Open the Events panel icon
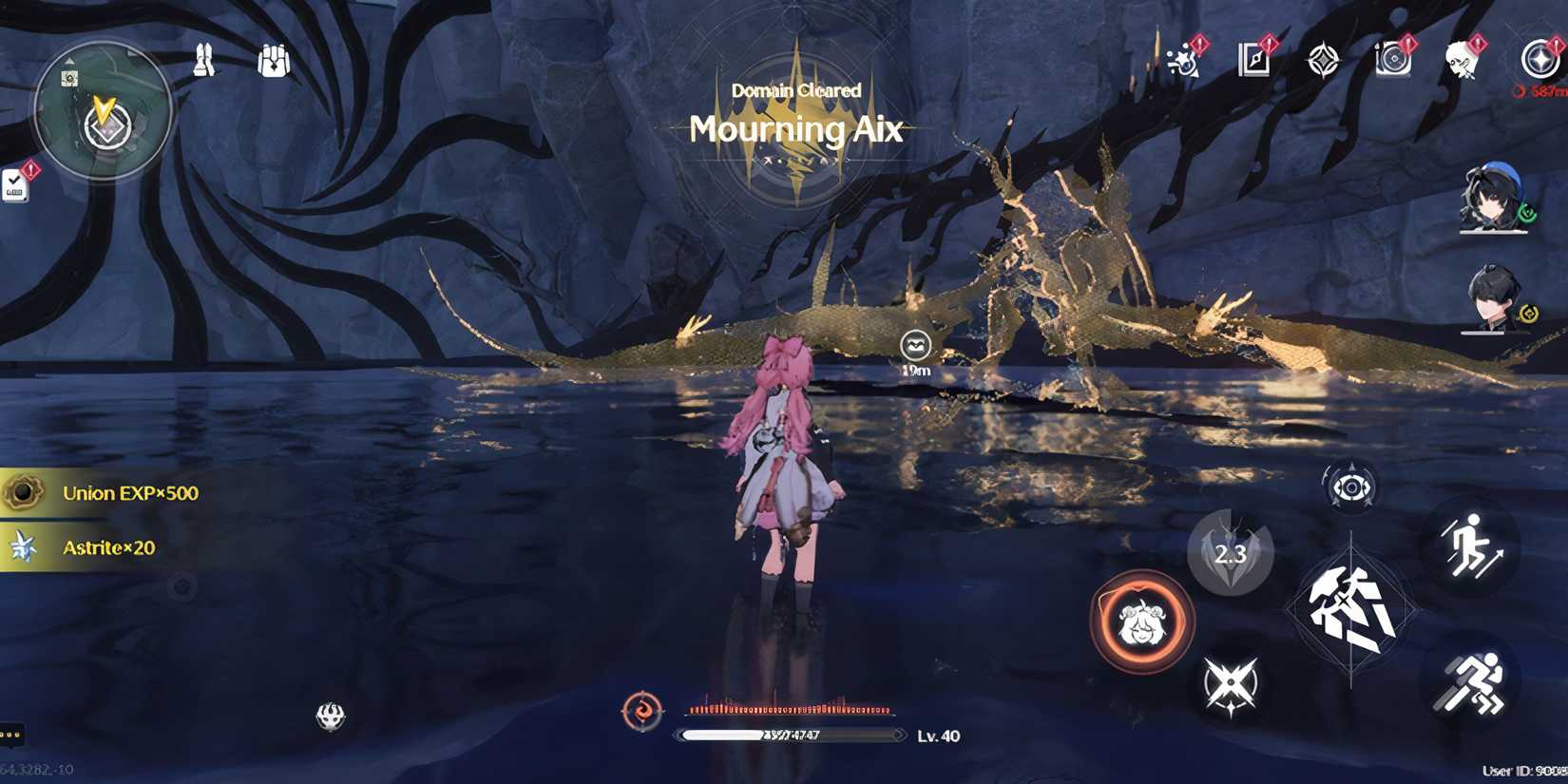The height and width of the screenshot is (784, 1568). [1181, 65]
